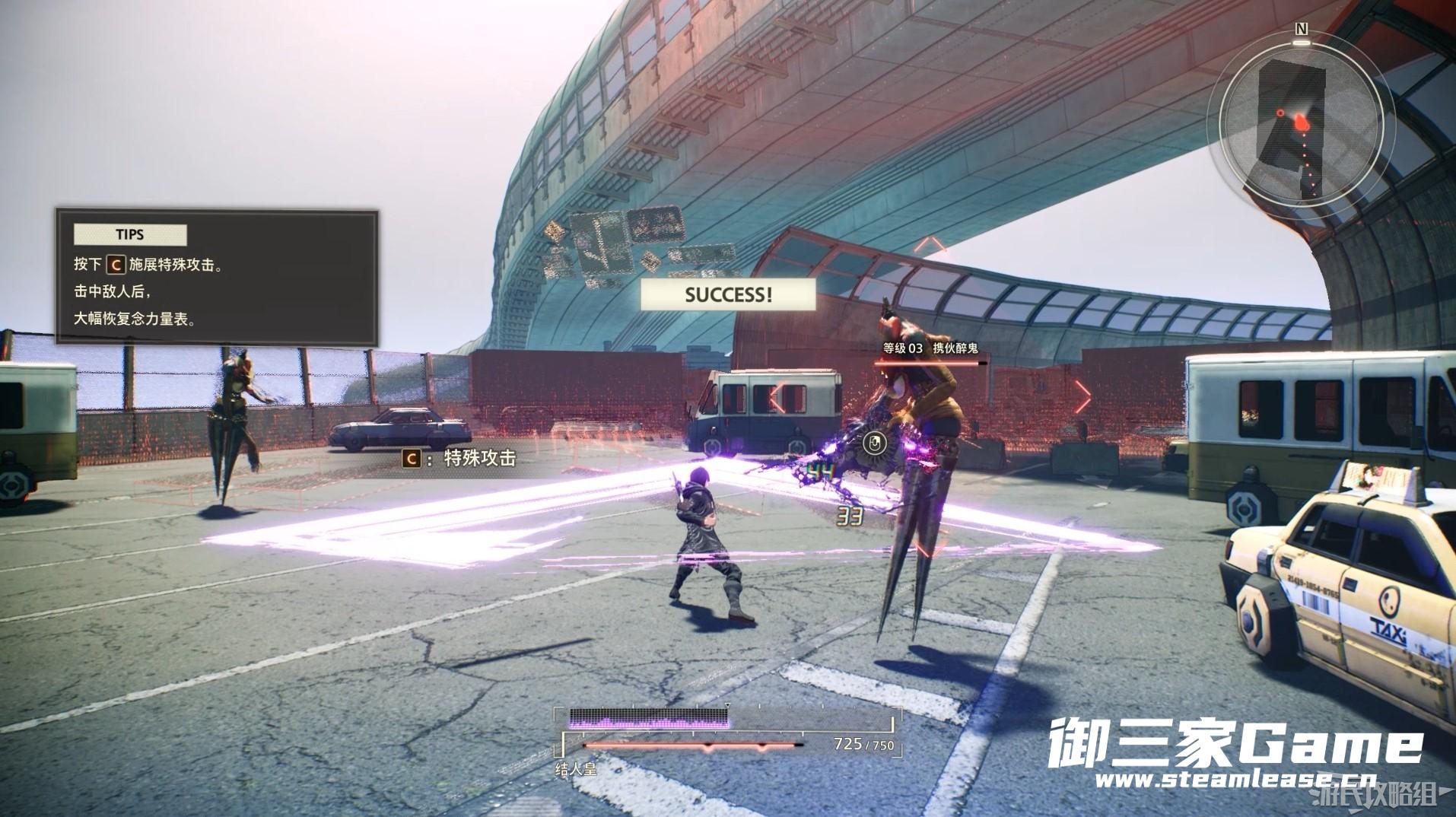Screen dimensions: 1456x817
Task: Open the www.steamlease.cn watermark link
Action: point(1235,780)
